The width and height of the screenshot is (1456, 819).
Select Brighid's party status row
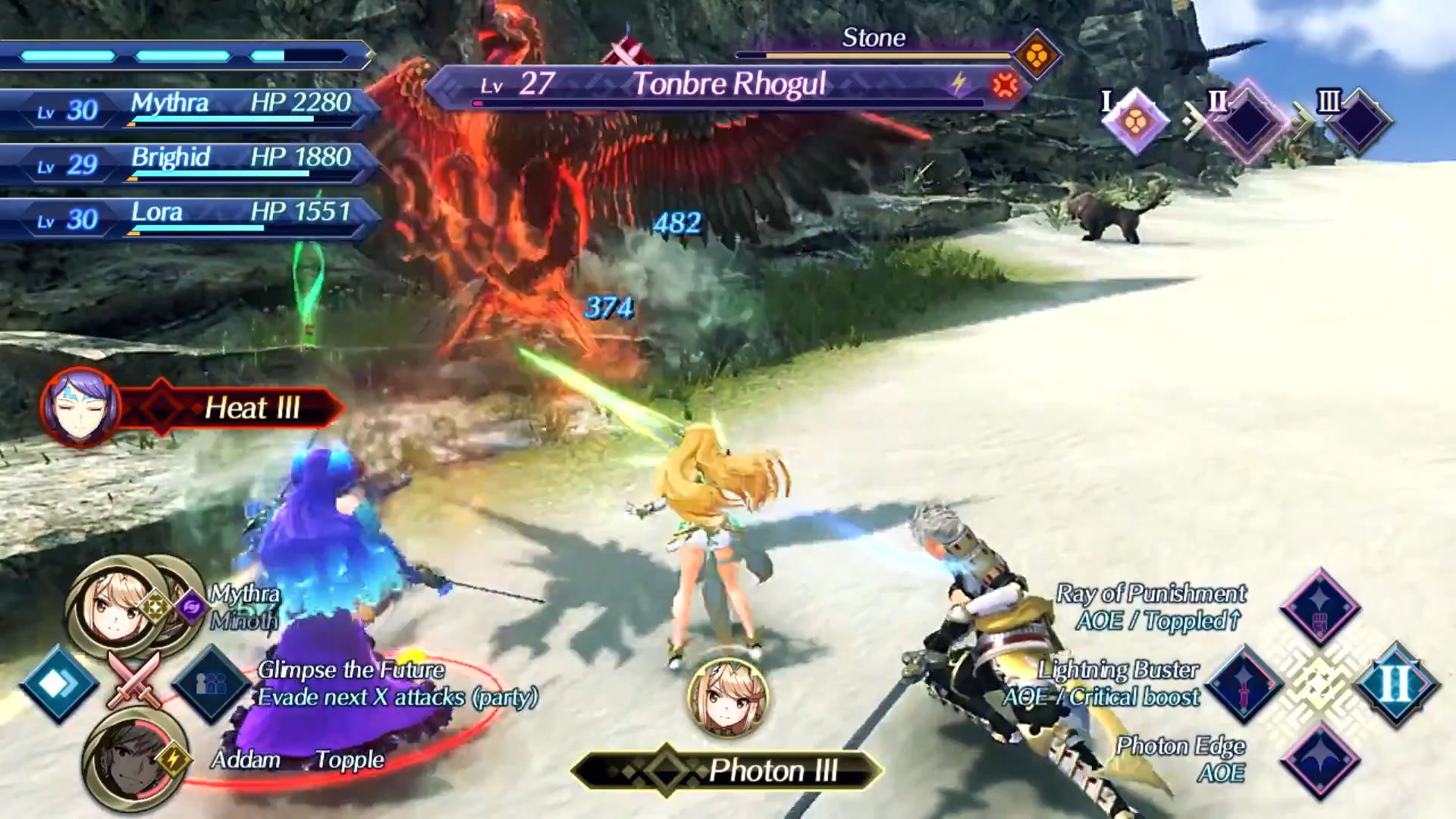click(x=190, y=164)
